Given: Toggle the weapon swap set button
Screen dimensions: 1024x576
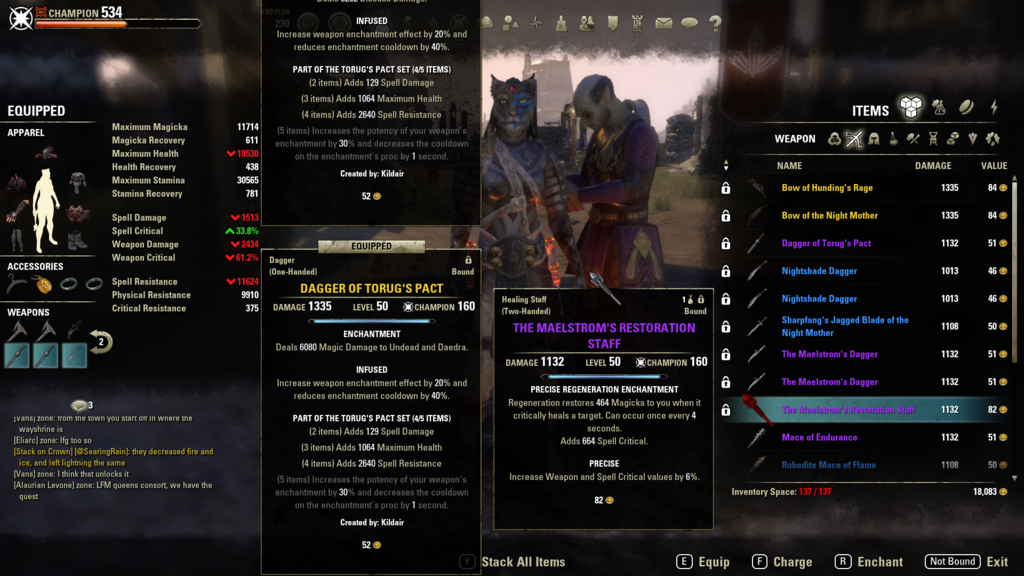Looking at the screenshot, I should pos(100,342).
